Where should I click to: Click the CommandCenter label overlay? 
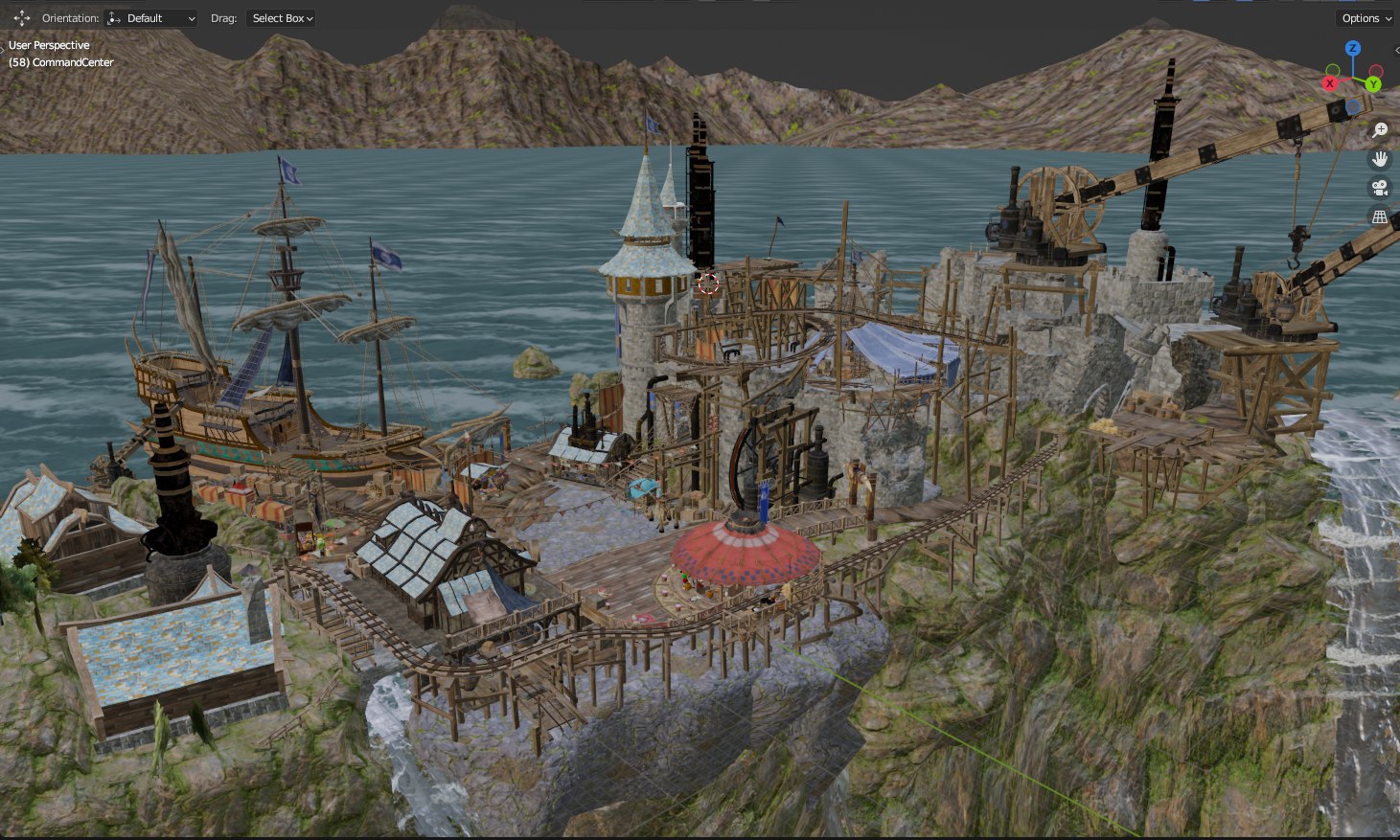(x=60, y=62)
